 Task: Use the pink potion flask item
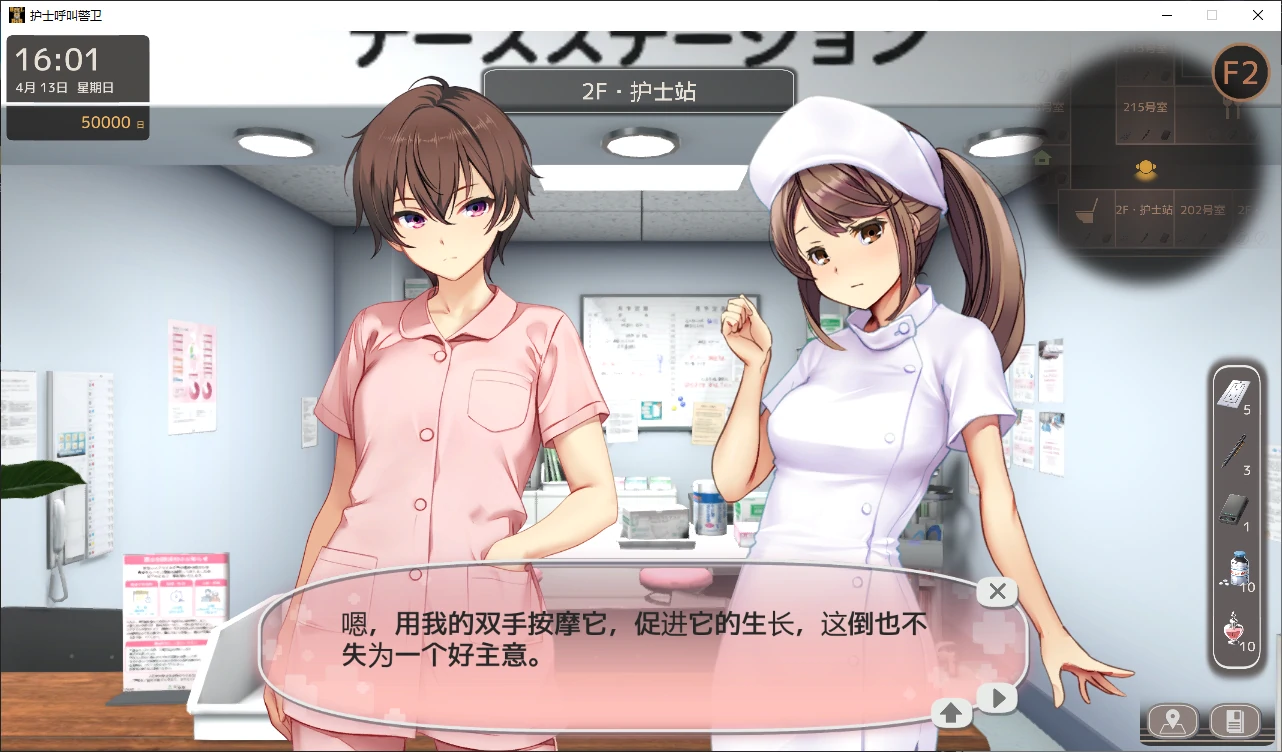pos(1238,628)
